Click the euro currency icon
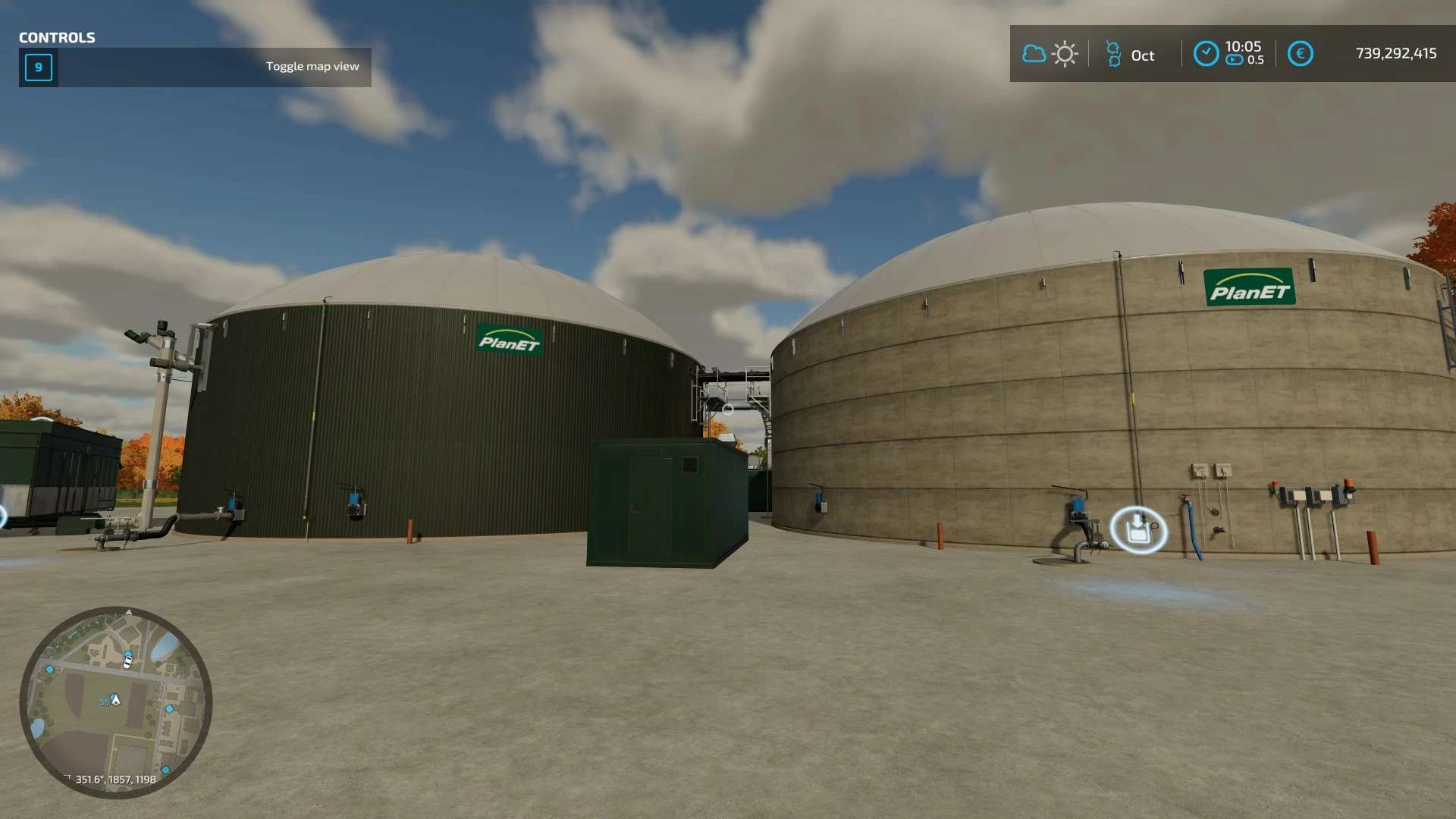 coord(1300,54)
